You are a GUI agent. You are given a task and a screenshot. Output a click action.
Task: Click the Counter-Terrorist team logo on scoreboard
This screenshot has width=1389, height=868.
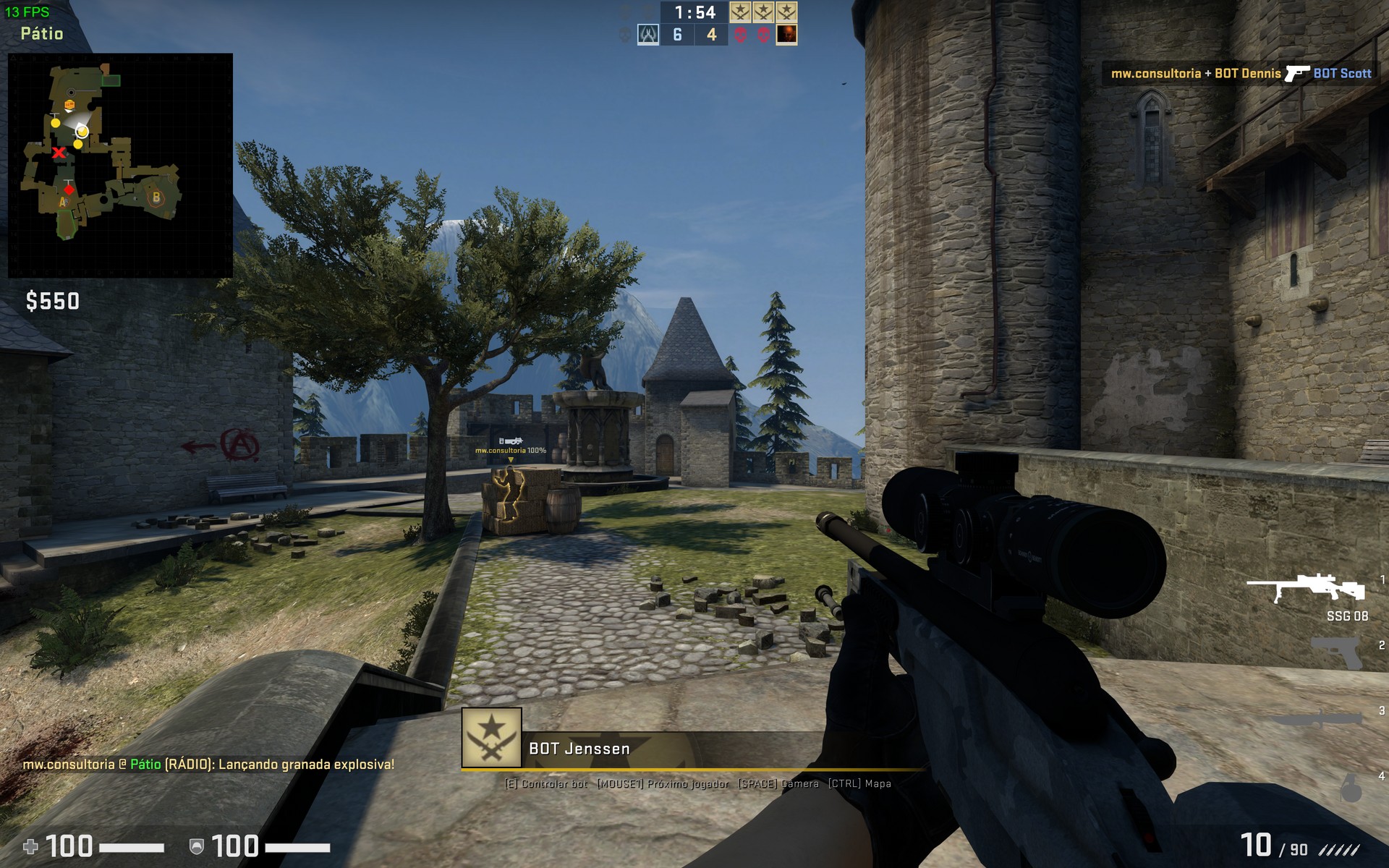[647, 35]
